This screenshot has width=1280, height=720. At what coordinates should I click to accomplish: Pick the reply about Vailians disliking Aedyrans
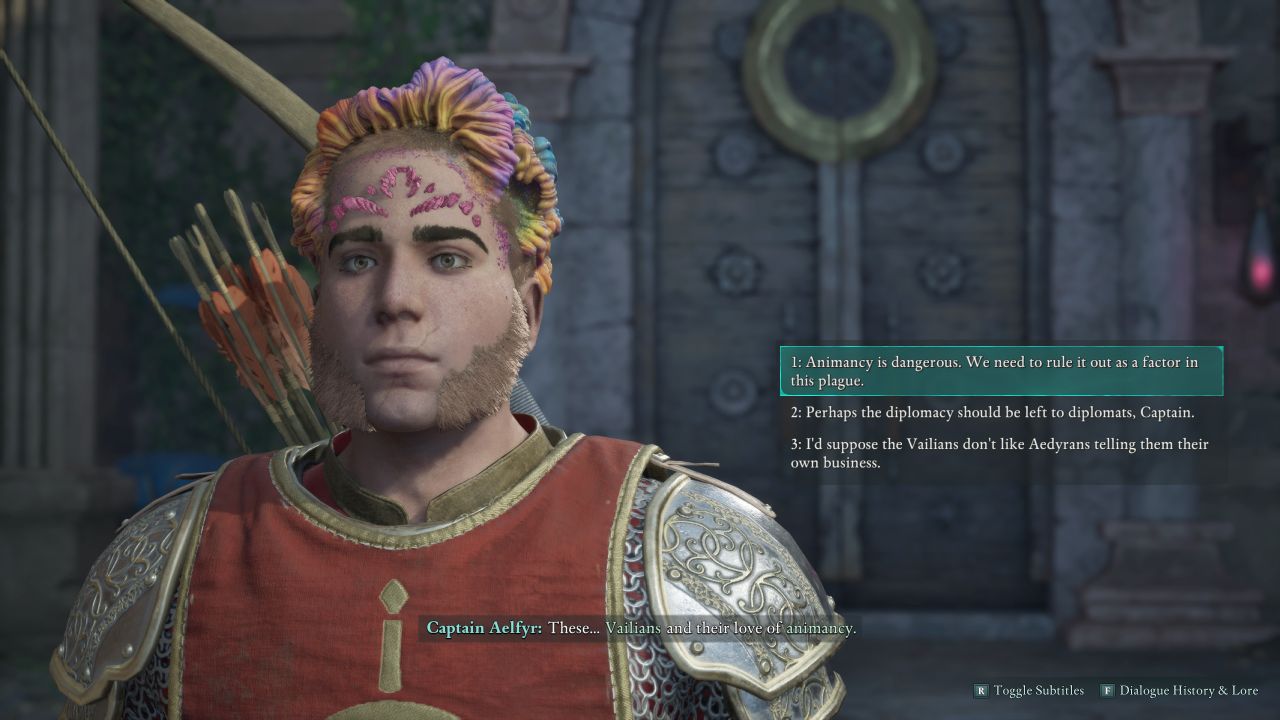point(1000,453)
